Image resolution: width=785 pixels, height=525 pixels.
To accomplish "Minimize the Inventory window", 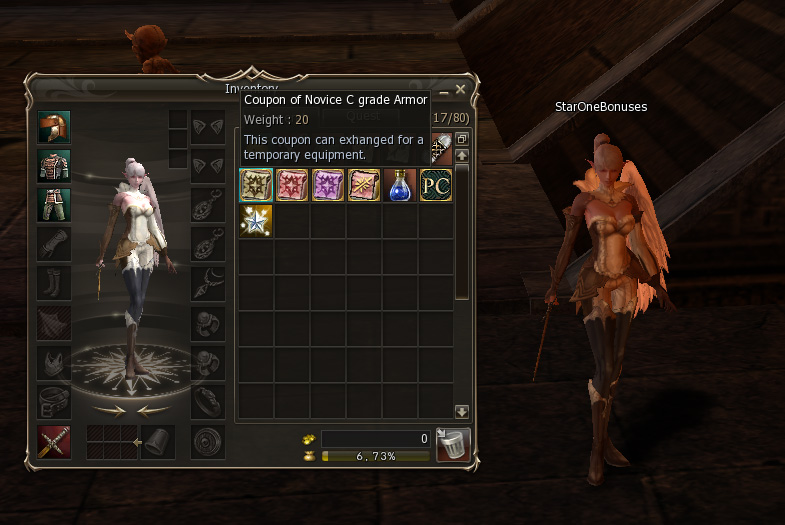I will coord(444,91).
